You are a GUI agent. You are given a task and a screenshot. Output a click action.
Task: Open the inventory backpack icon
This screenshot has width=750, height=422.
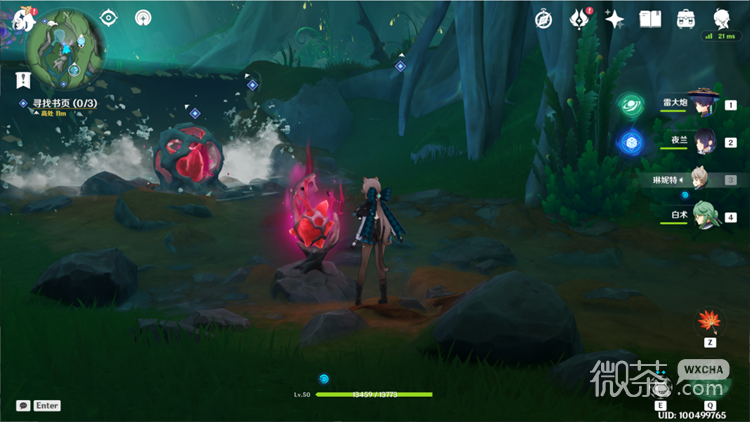click(x=686, y=19)
